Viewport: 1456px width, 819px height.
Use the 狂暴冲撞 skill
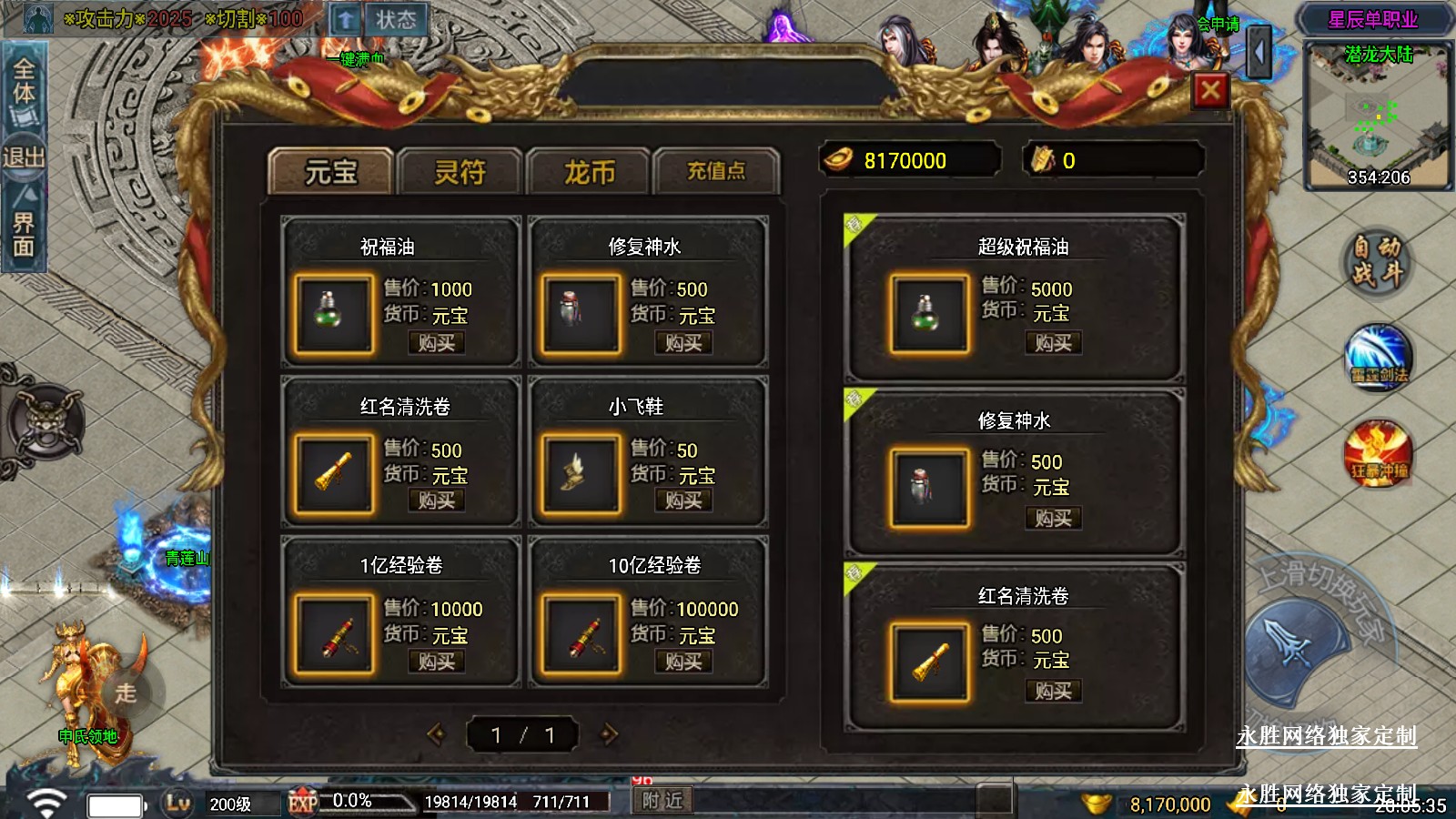click(x=1379, y=452)
